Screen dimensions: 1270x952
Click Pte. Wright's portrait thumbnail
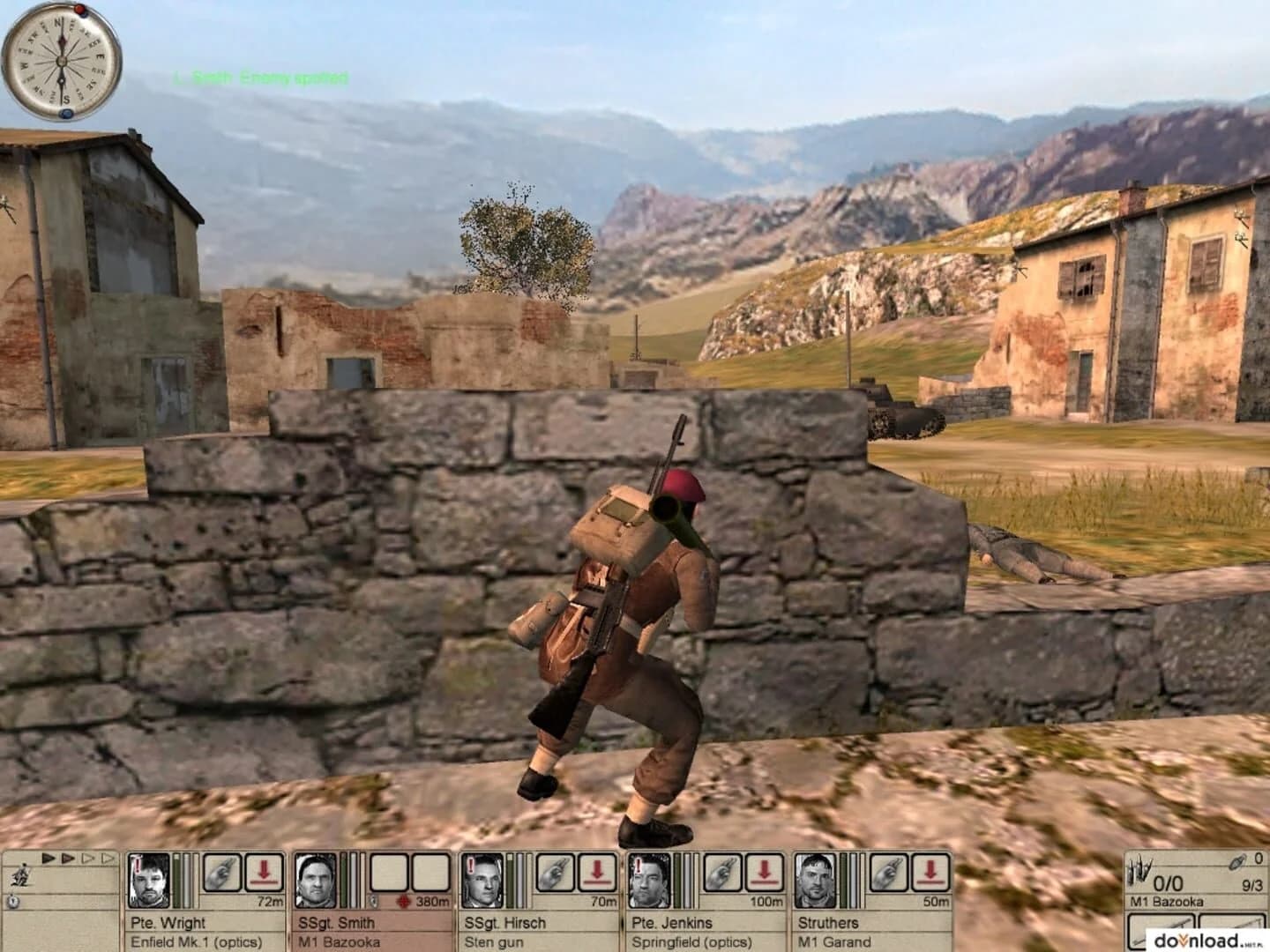click(x=147, y=881)
